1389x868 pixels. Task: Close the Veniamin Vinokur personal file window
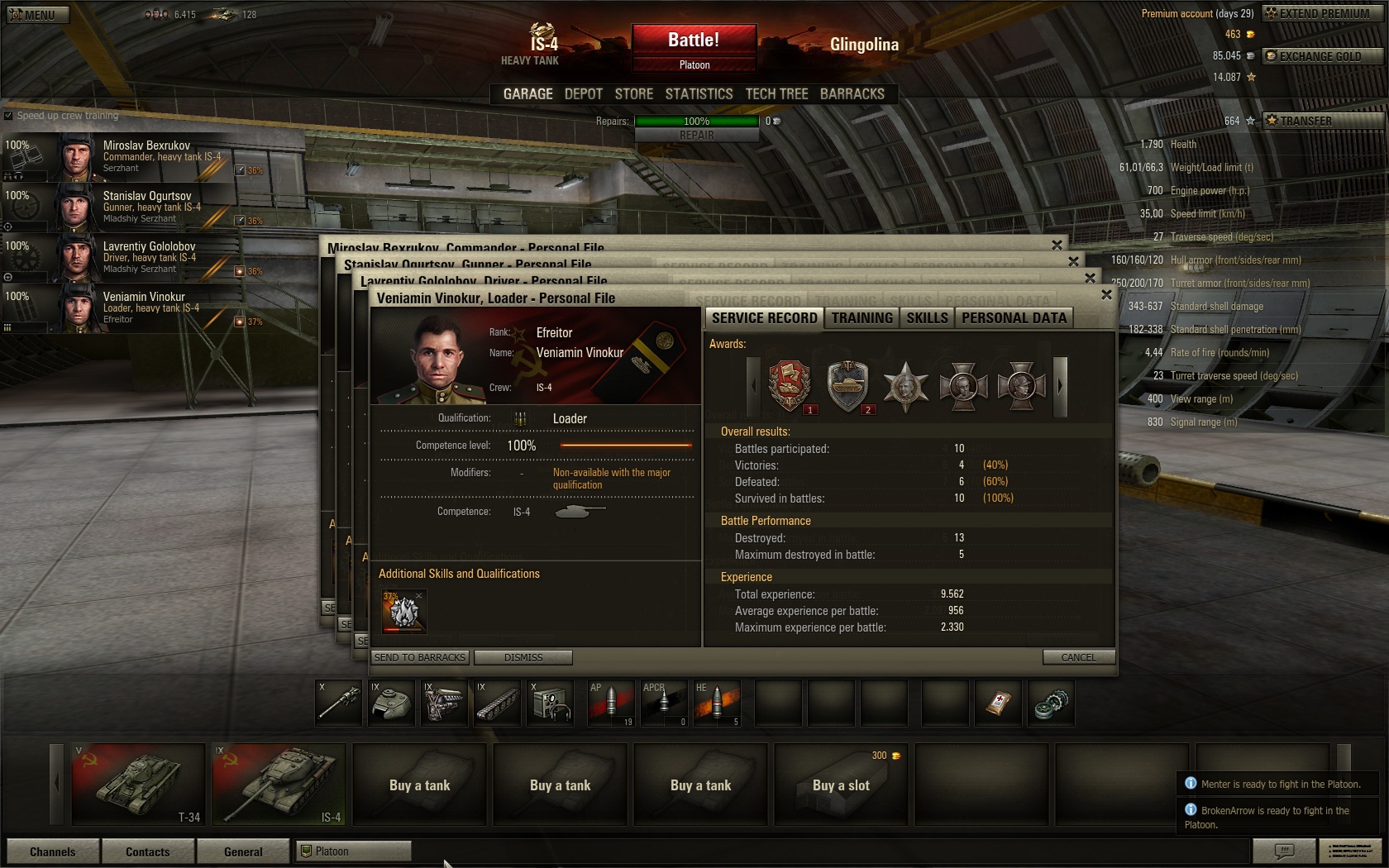(1106, 295)
